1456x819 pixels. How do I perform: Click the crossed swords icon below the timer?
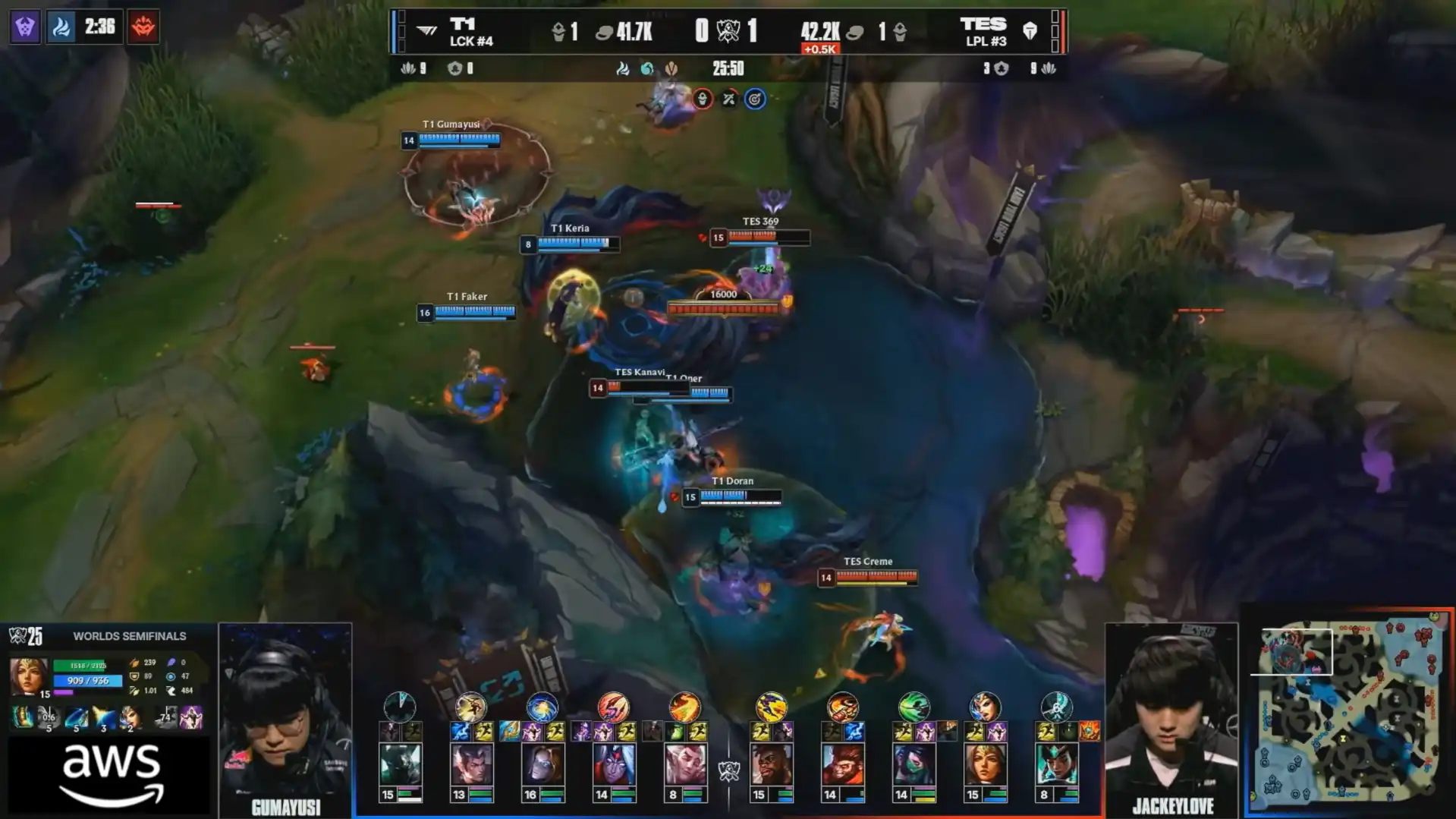(728, 99)
